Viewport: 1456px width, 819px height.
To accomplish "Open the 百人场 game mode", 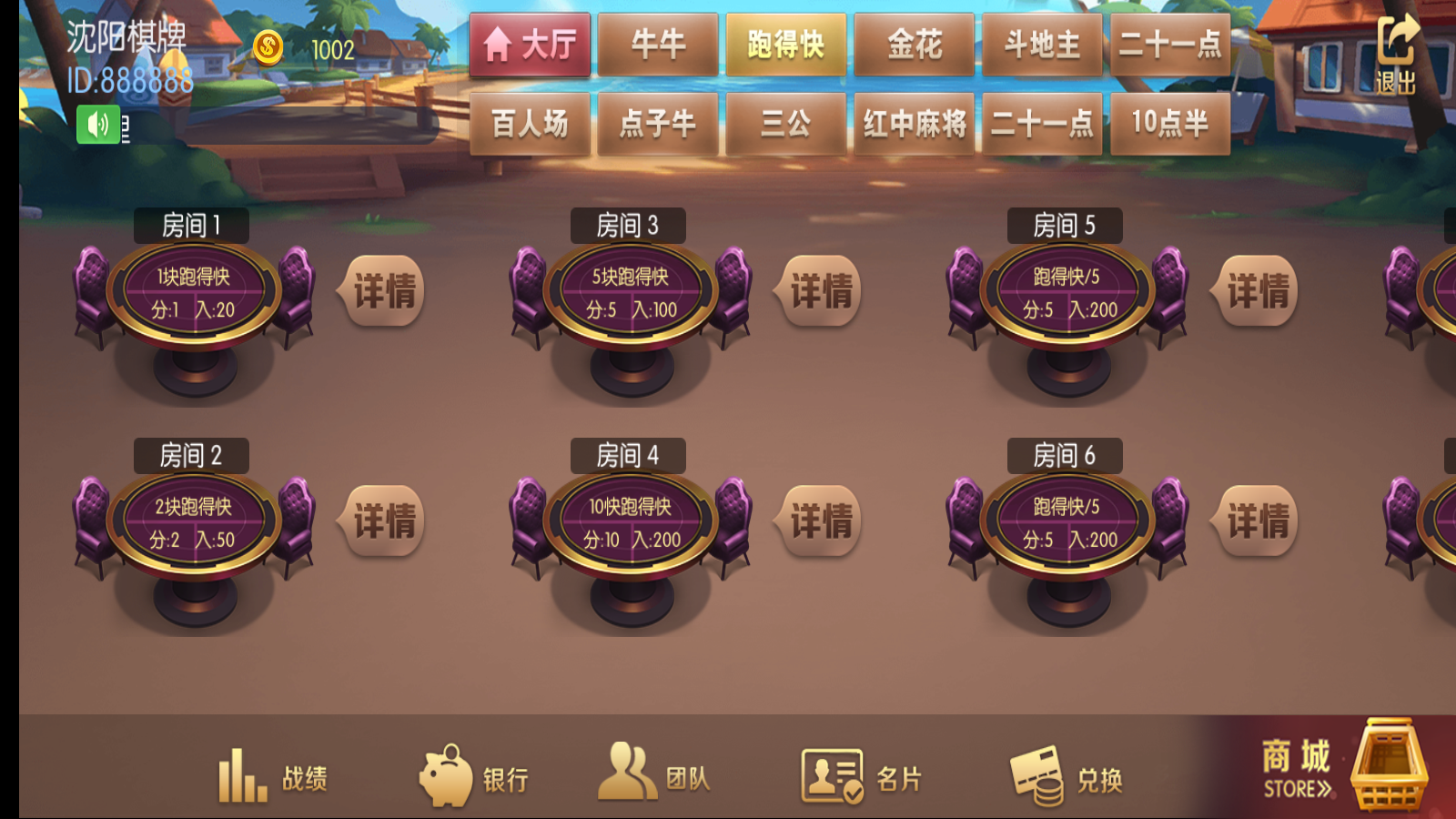I will click(x=530, y=124).
